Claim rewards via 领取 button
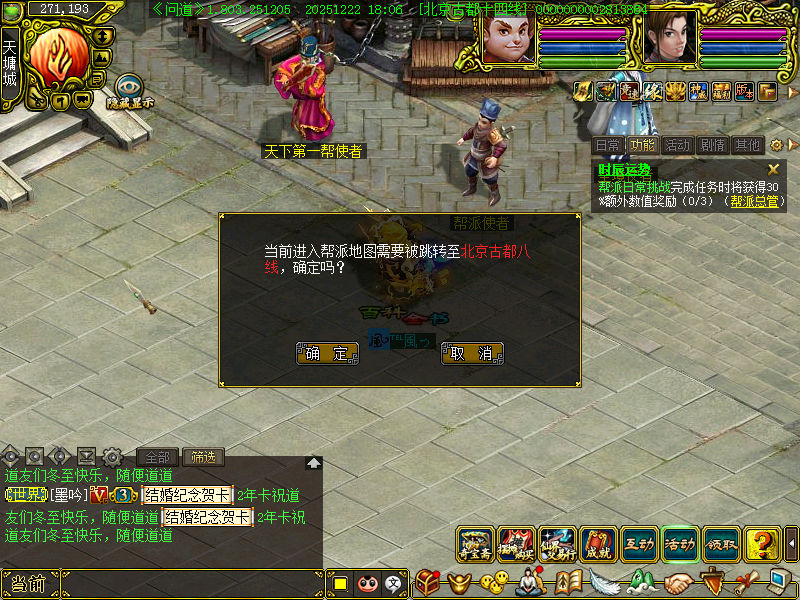Viewport: 800px width, 600px height. coord(722,544)
